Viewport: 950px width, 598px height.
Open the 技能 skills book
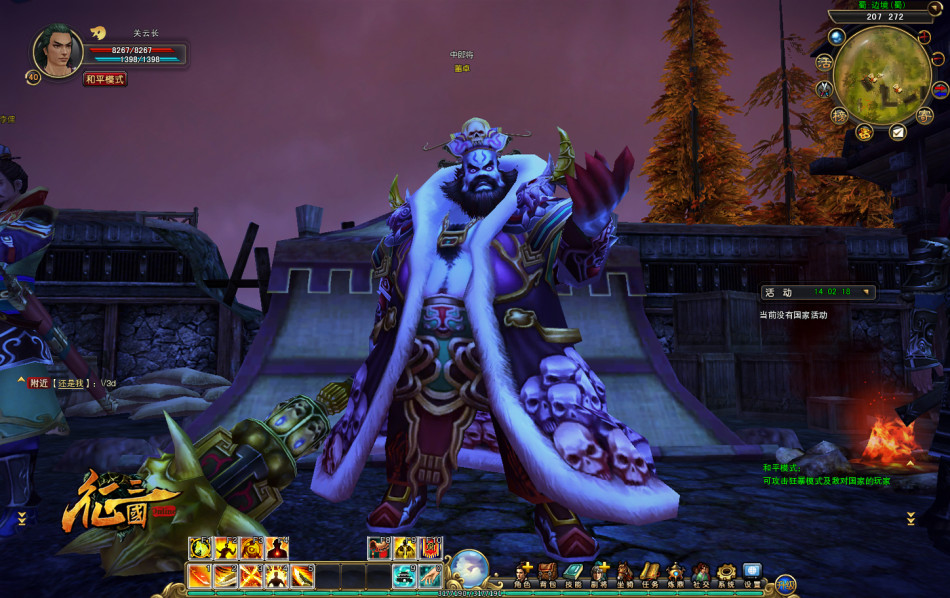[573, 573]
